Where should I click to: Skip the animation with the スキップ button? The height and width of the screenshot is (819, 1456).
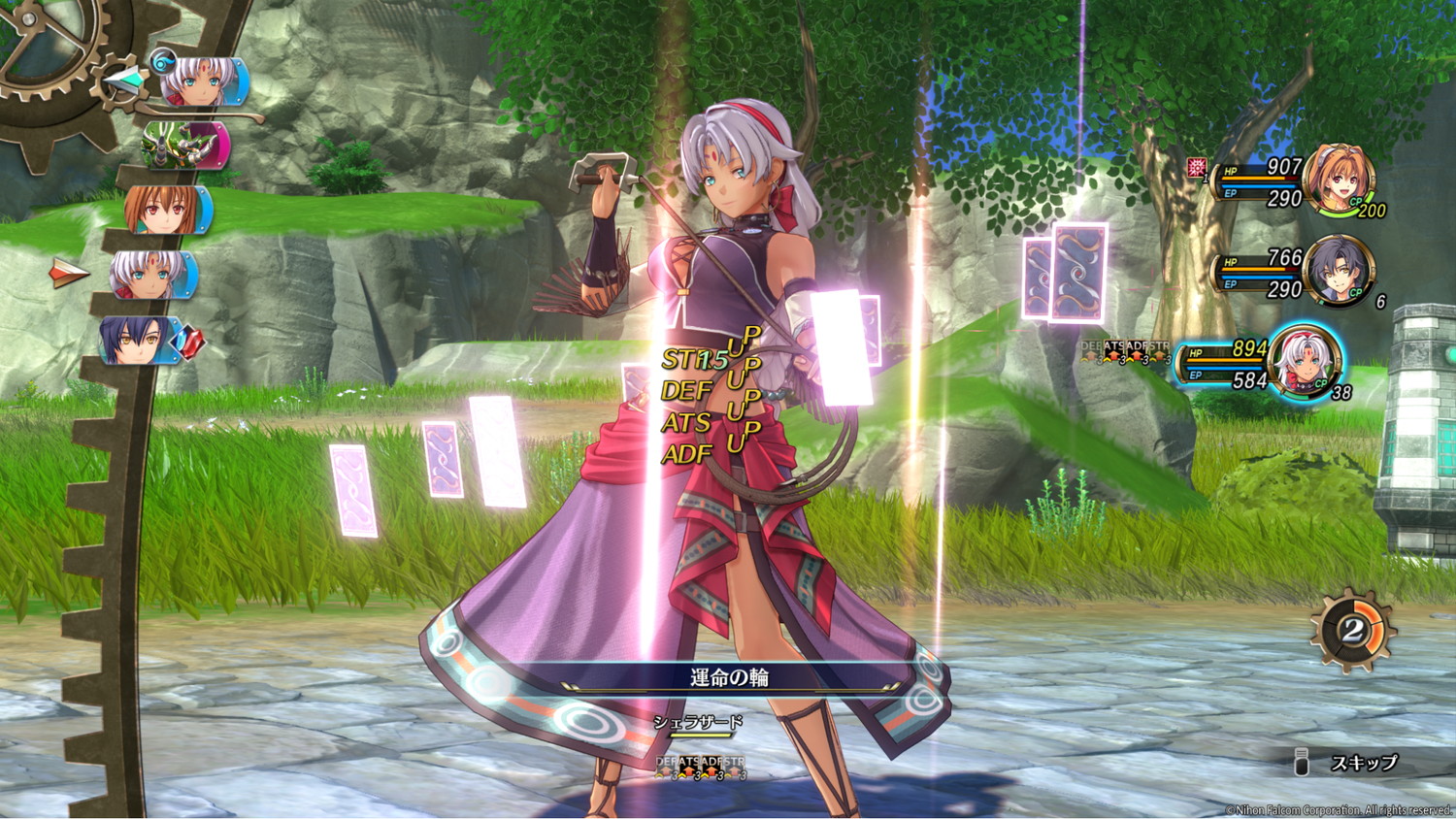[x=1363, y=763]
